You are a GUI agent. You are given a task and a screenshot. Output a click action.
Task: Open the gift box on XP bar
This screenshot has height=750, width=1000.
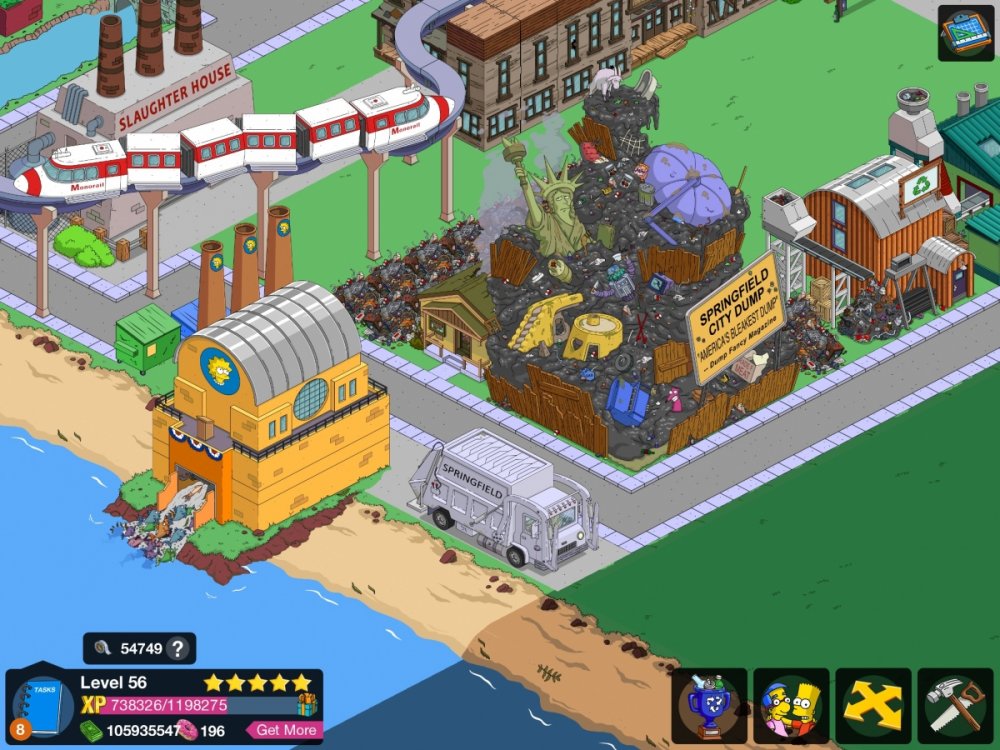point(307,705)
